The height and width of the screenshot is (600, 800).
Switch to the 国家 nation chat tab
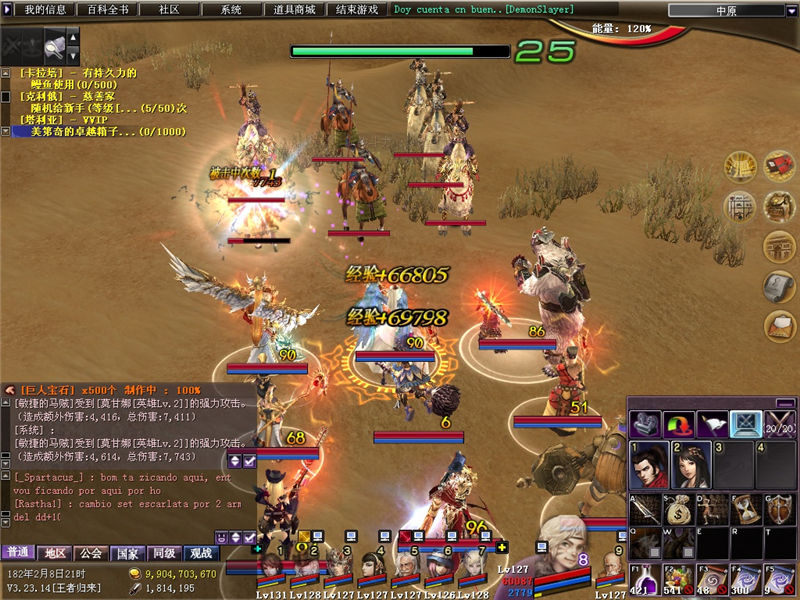(127, 552)
